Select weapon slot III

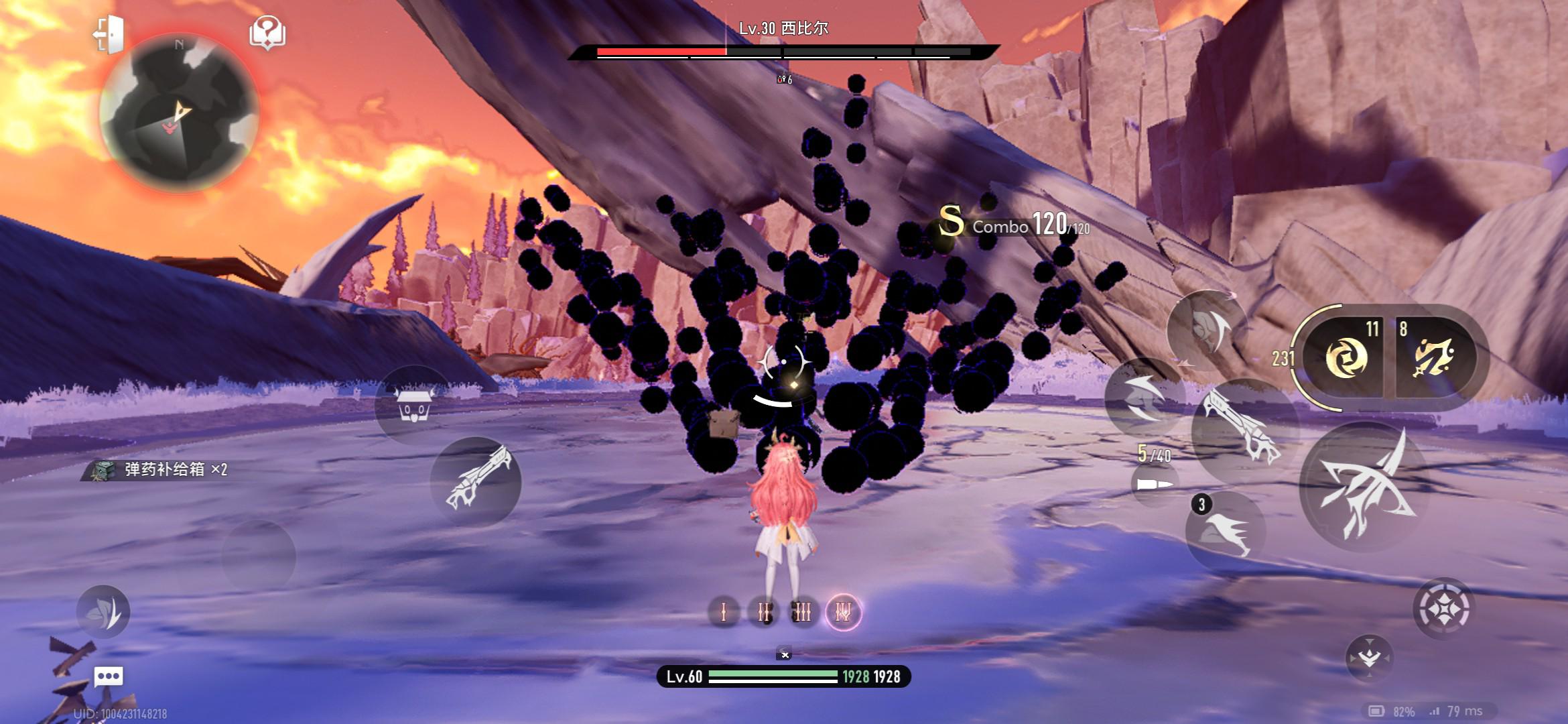[x=803, y=612]
